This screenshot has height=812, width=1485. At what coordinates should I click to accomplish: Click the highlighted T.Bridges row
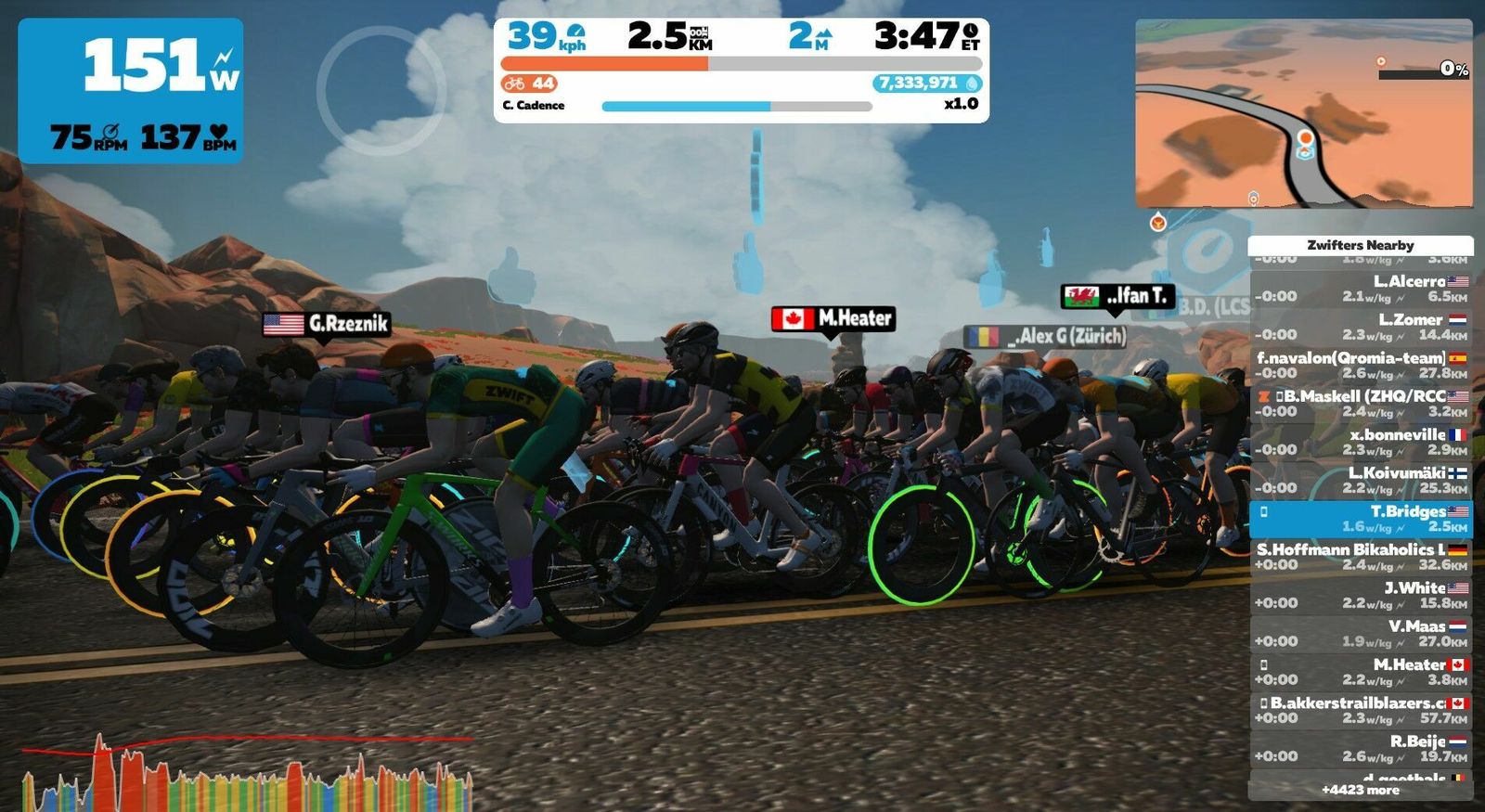pyautogui.click(x=1361, y=519)
